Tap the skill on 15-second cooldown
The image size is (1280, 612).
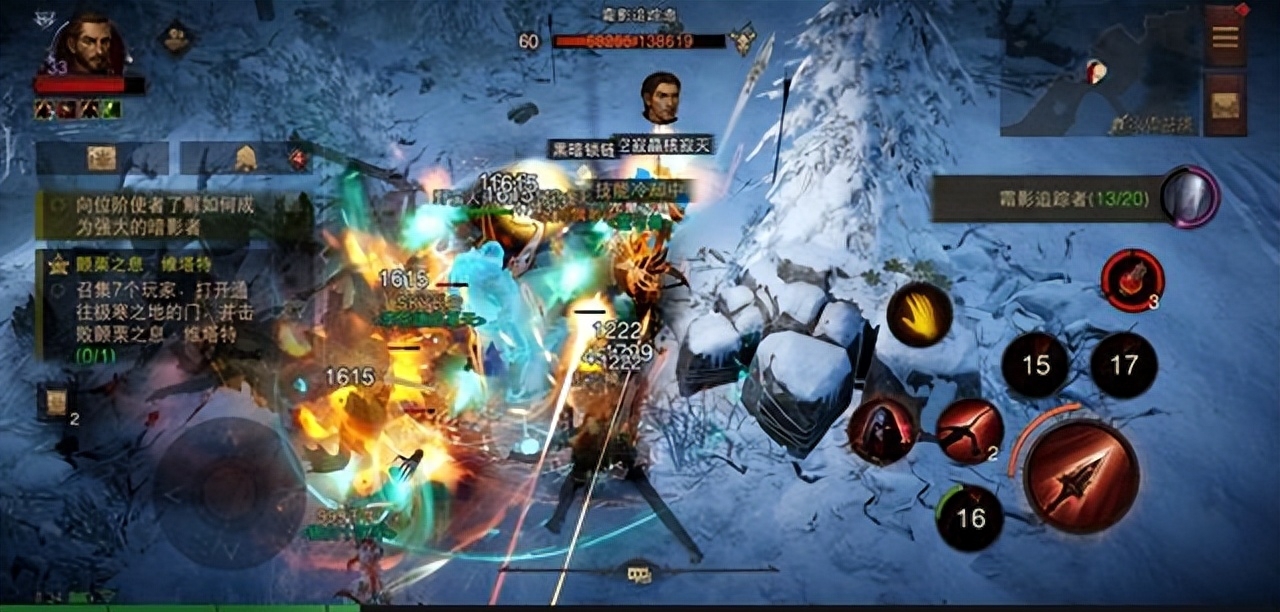pos(1035,365)
